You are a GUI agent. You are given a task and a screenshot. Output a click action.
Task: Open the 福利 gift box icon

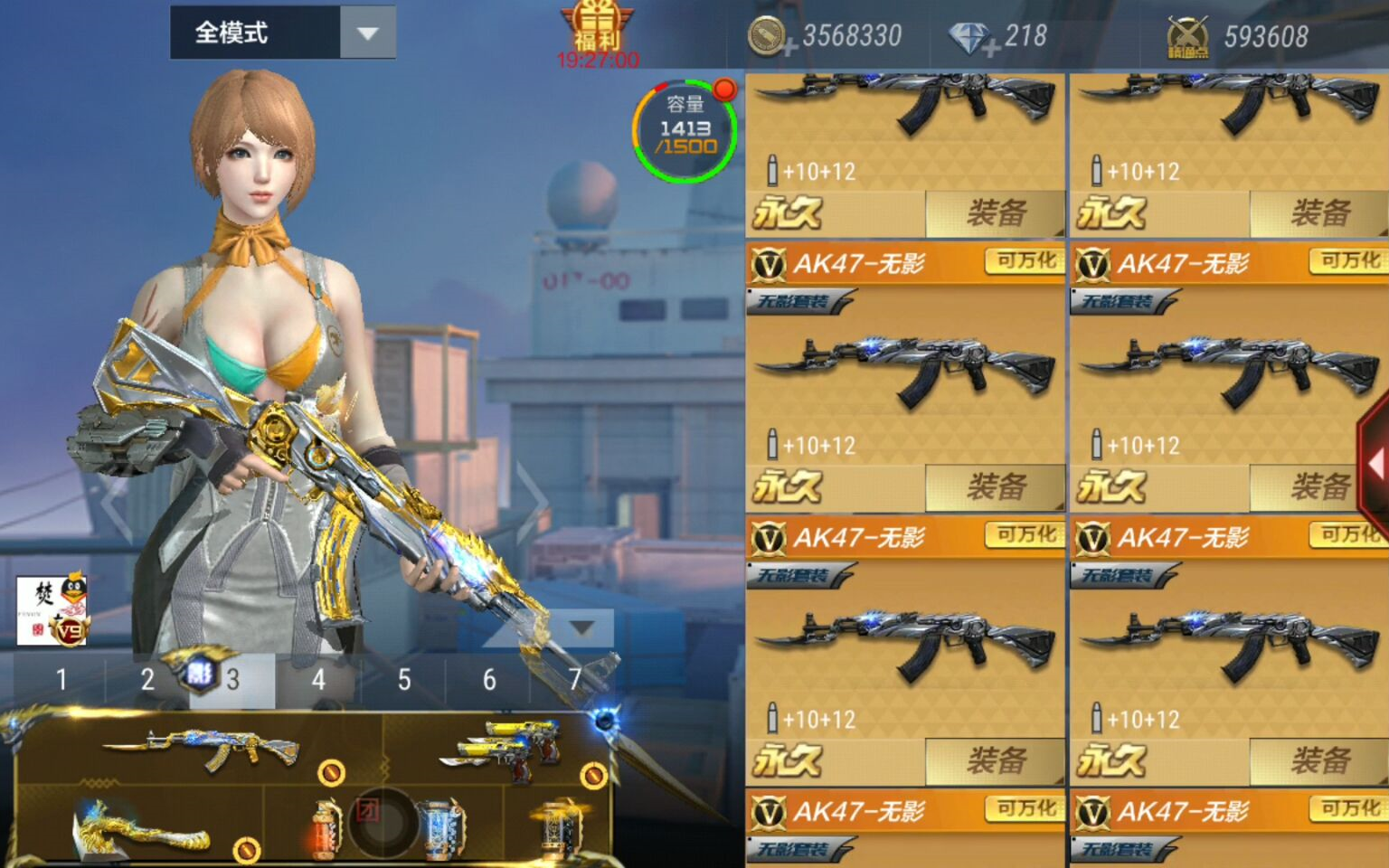(x=597, y=27)
